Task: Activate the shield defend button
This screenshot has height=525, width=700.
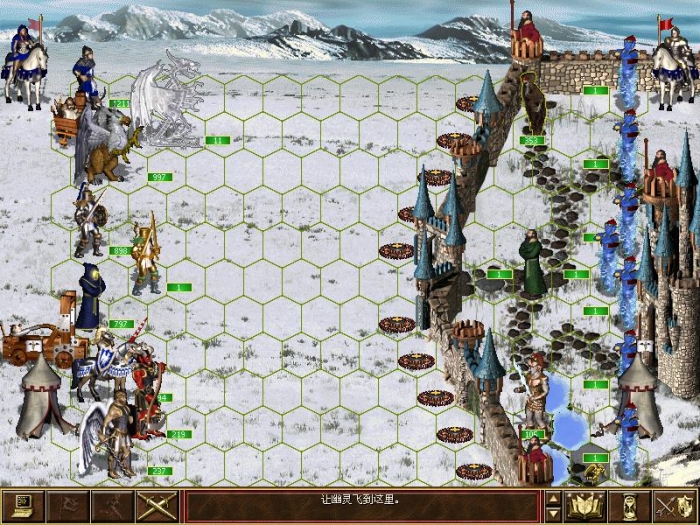Action: [674, 505]
